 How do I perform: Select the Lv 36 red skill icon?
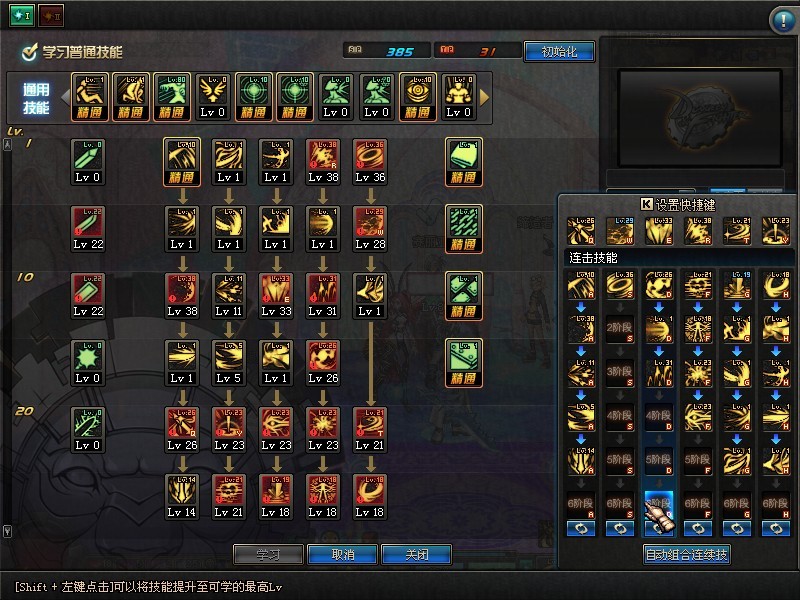(370, 155)
